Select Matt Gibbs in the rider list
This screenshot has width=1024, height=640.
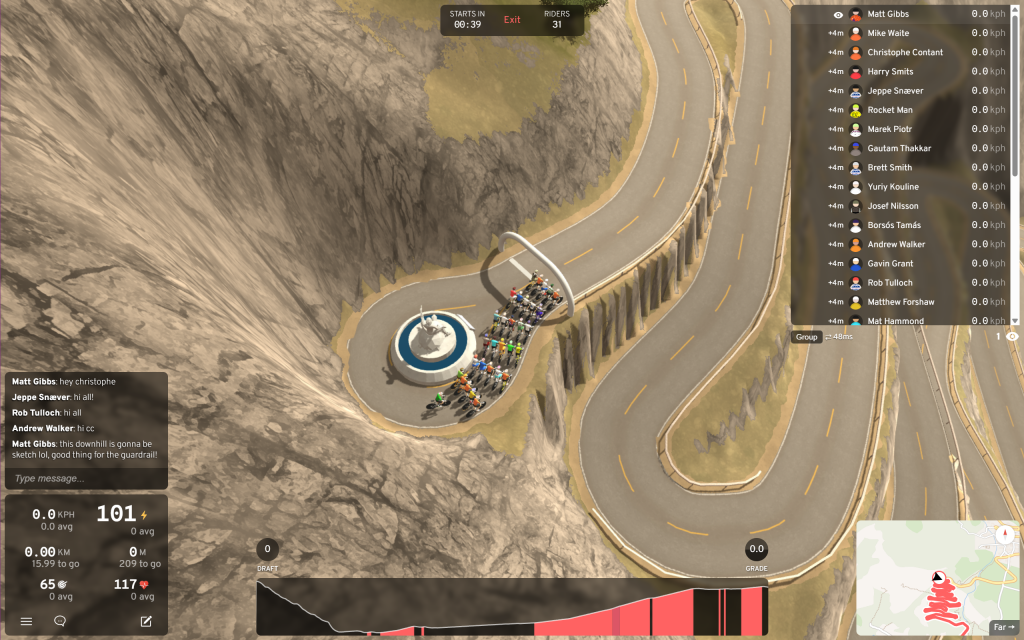[888, 14]
